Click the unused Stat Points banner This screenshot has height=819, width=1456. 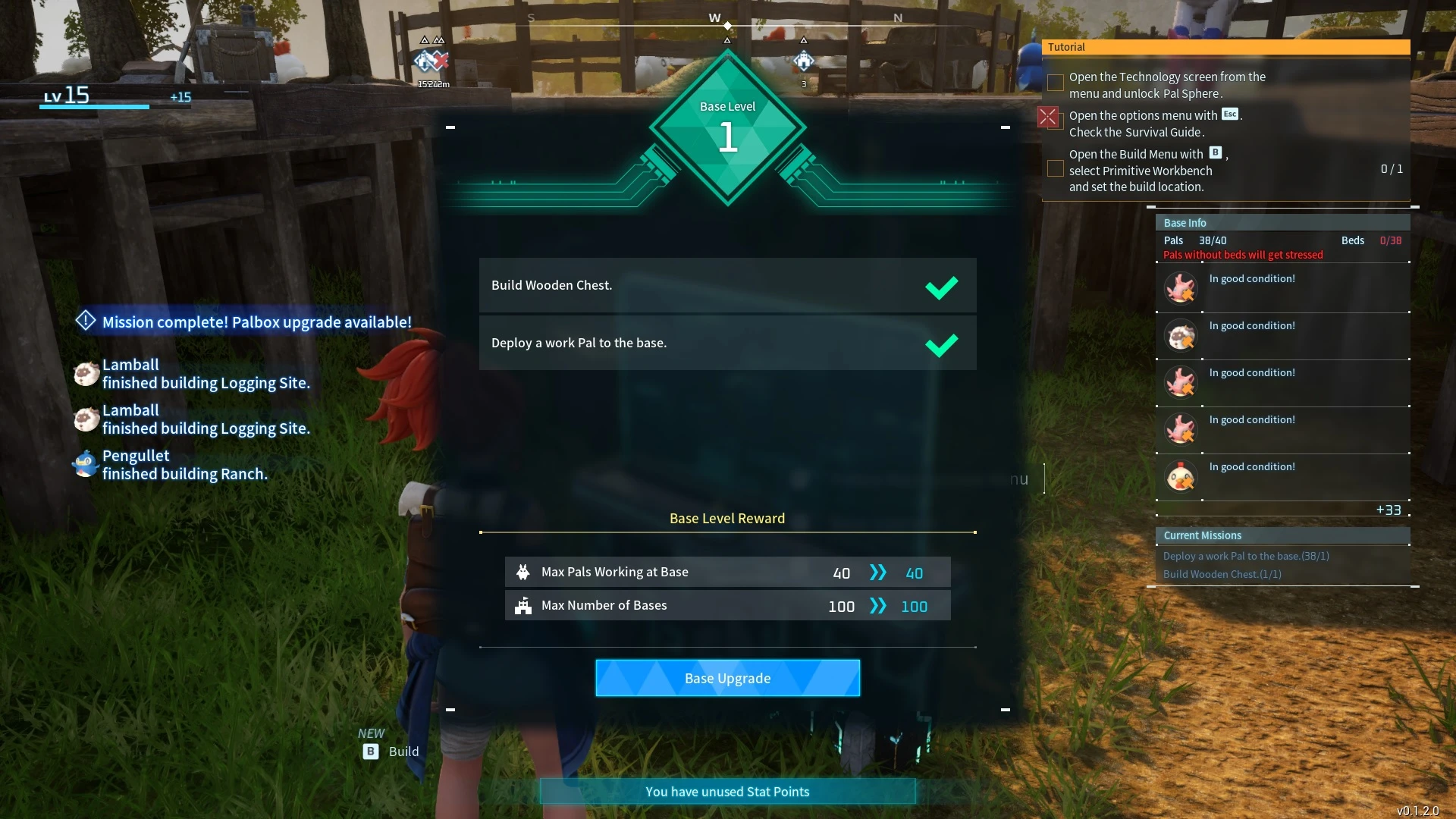pyautogui.click(x=726, y=791)
